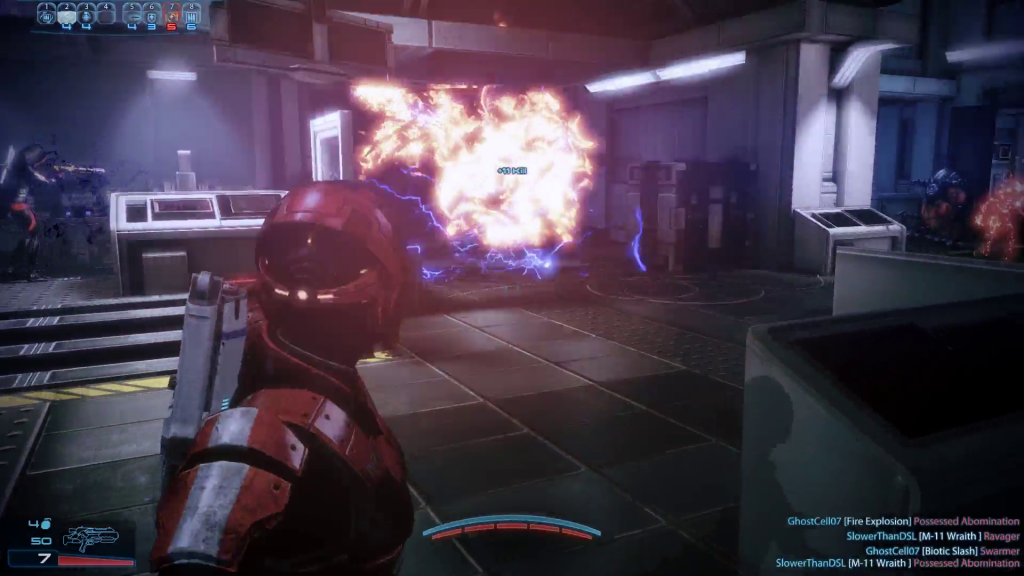Click the equipped shotgun weapon icon
The image size is (1024, 576).
(x=91, y=539)
